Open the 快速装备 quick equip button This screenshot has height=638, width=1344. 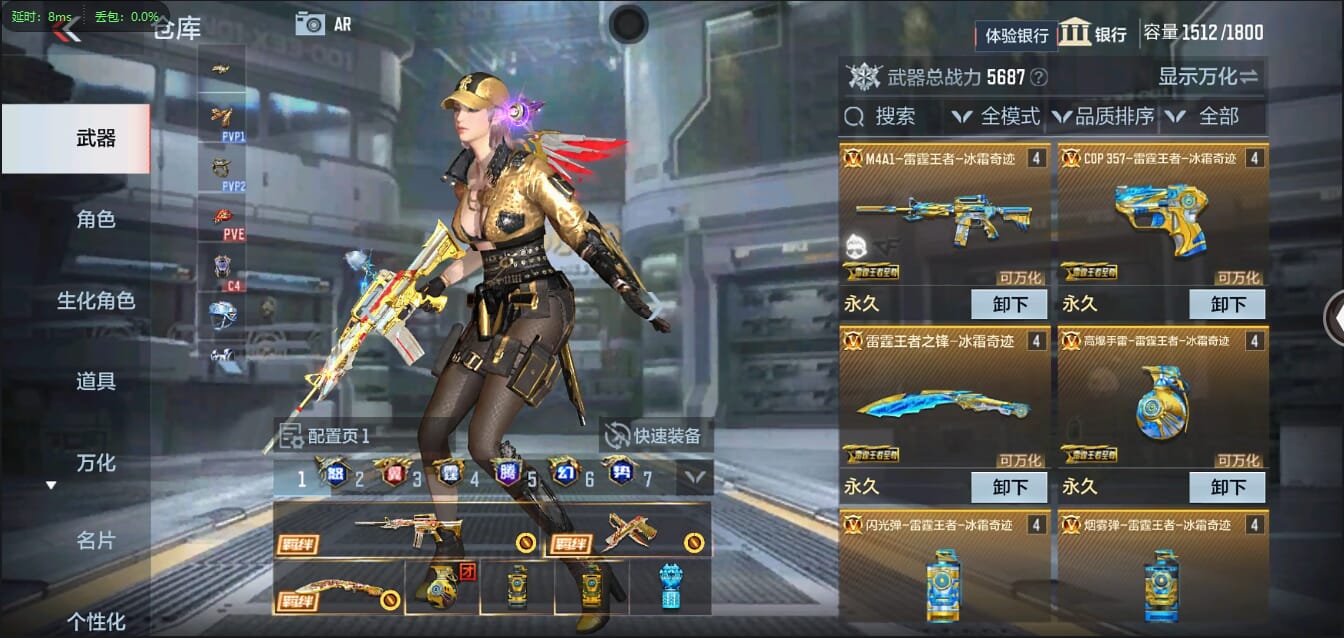[656, 435]
